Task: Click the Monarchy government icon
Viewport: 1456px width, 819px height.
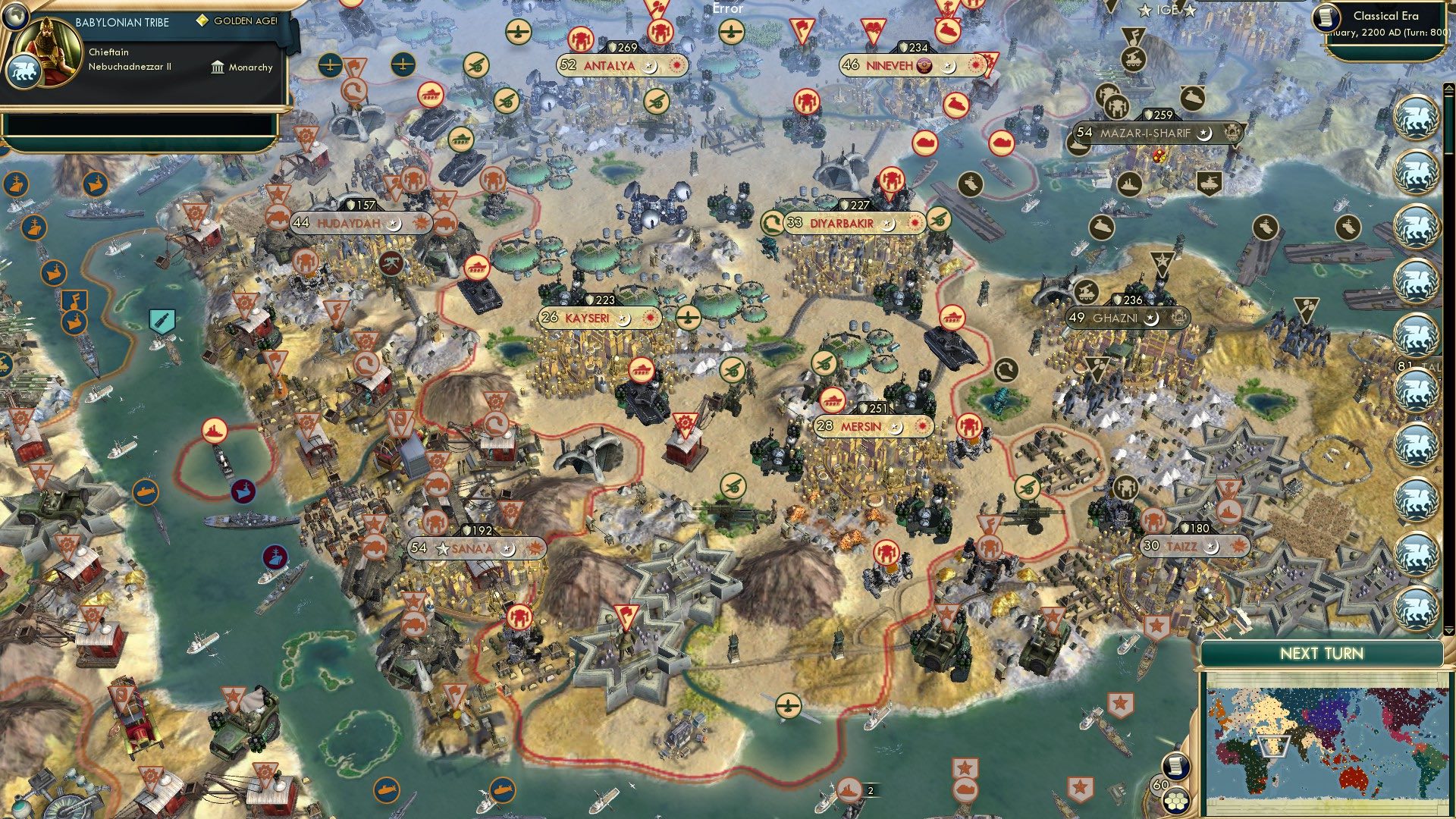Action: point(216,67)
